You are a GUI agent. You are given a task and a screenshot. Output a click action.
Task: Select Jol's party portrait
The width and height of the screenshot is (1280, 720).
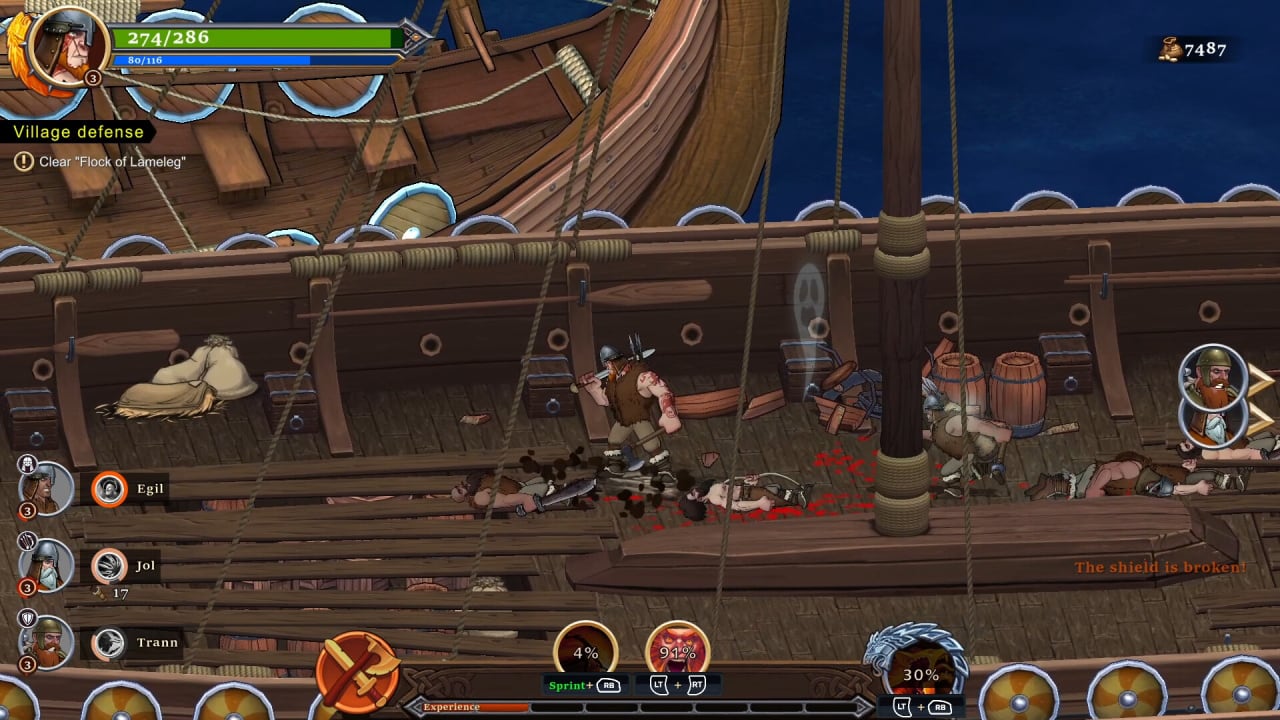[46, 566]
